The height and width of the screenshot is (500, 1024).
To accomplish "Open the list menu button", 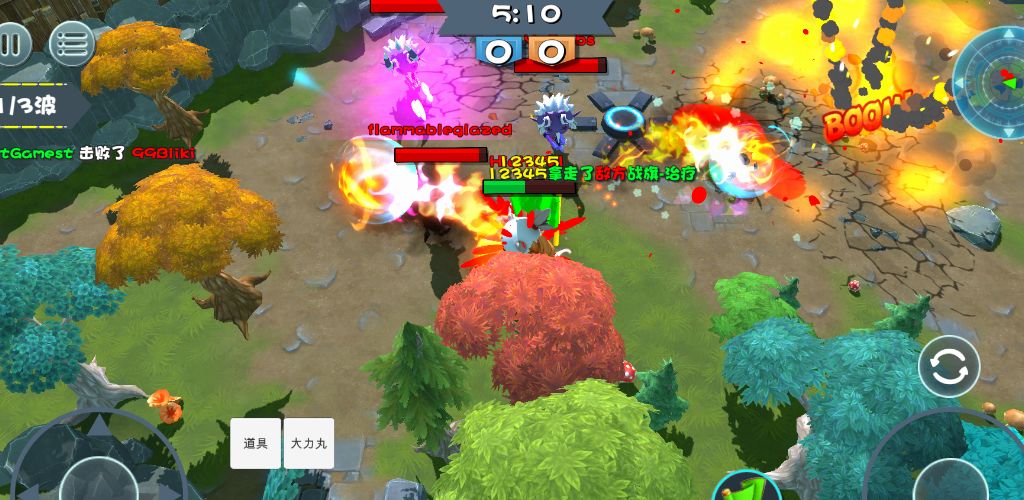I will coord(71,44).
